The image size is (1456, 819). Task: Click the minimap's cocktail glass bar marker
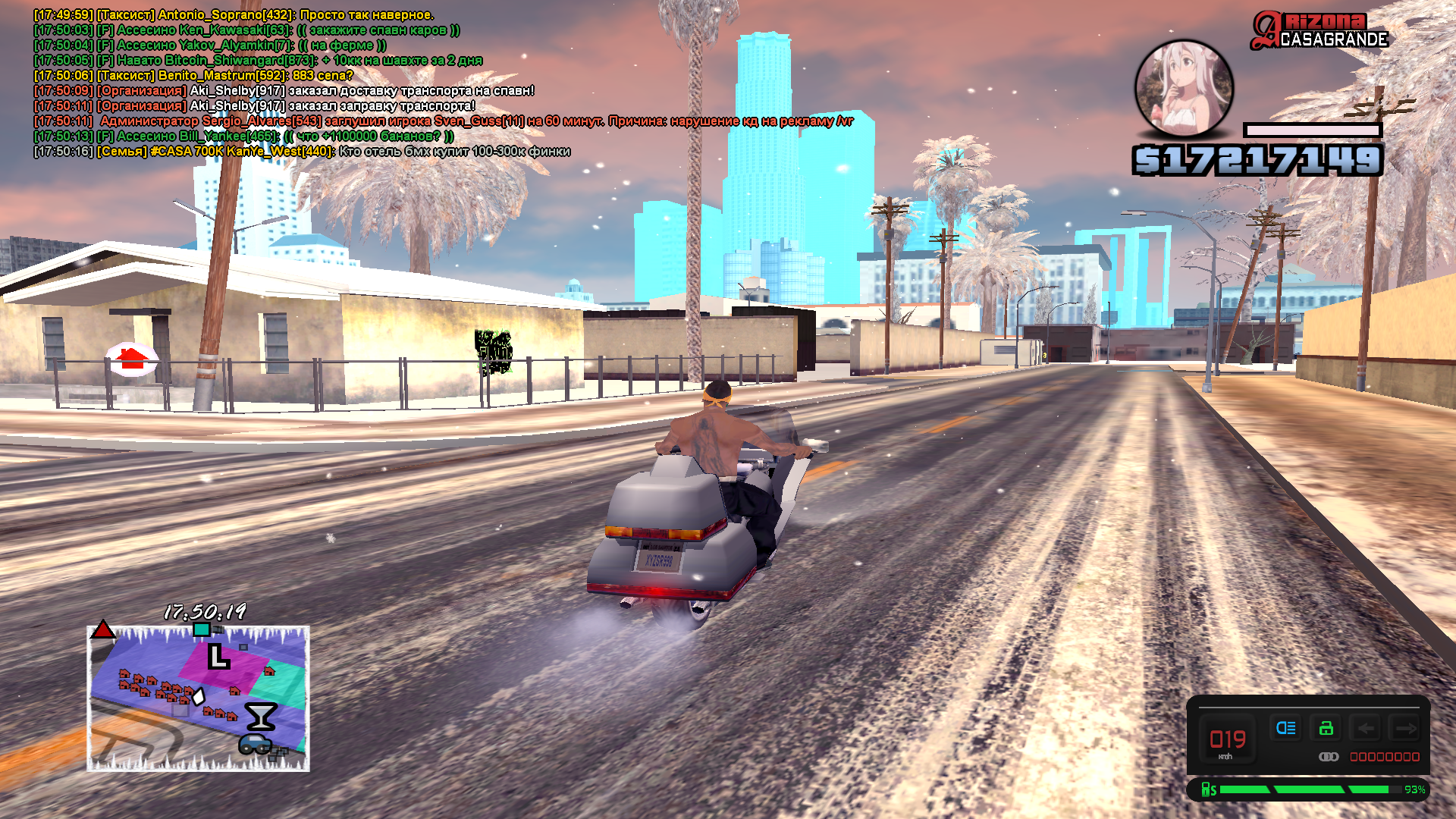coord(260,716)
